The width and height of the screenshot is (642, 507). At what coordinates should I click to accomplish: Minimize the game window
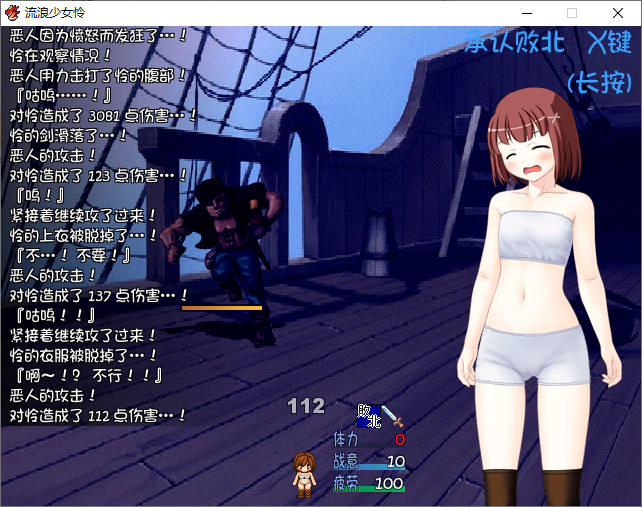click(x=525, y=13)
